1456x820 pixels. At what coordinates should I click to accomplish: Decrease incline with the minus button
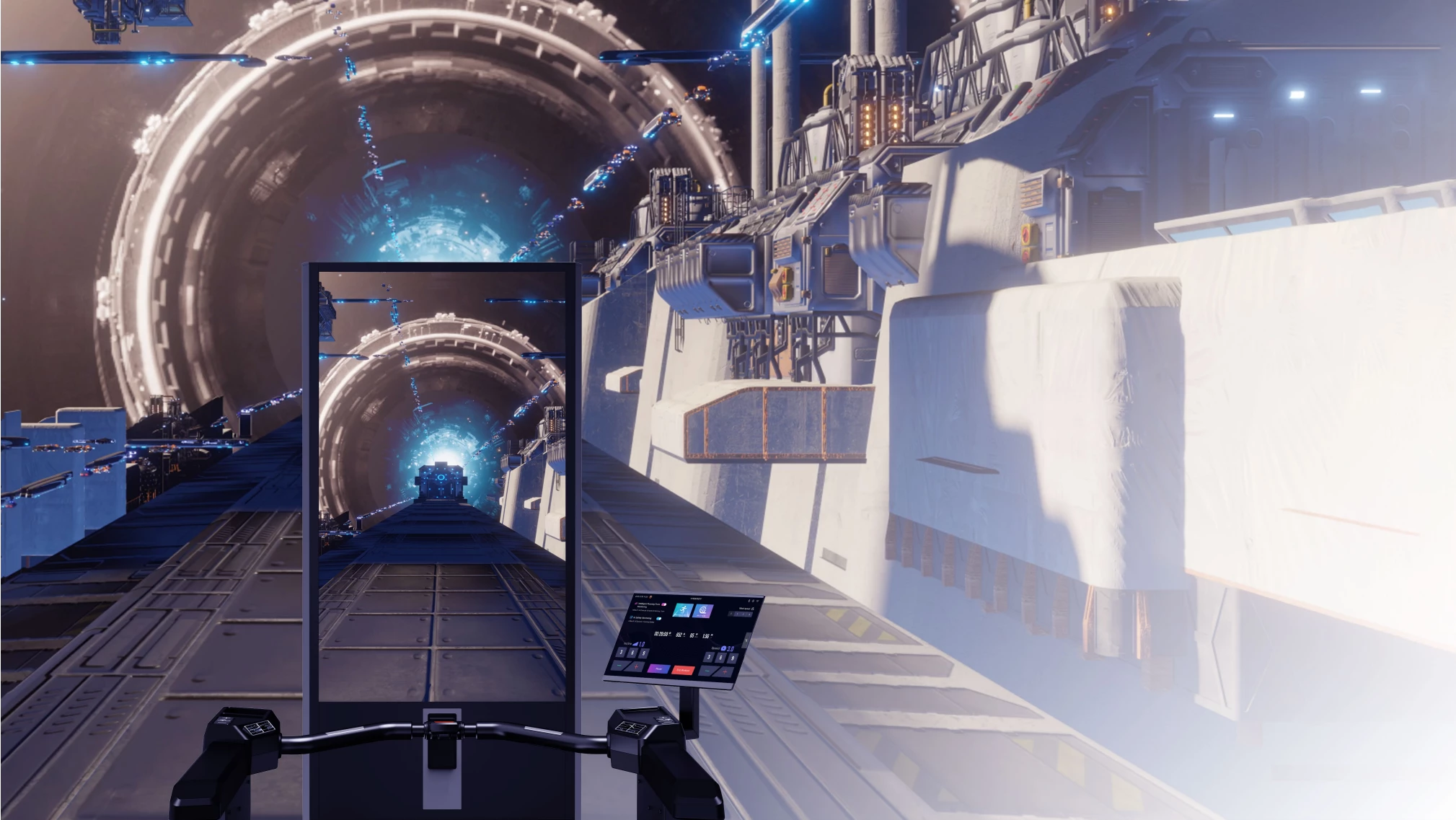(x=619, y=665)
